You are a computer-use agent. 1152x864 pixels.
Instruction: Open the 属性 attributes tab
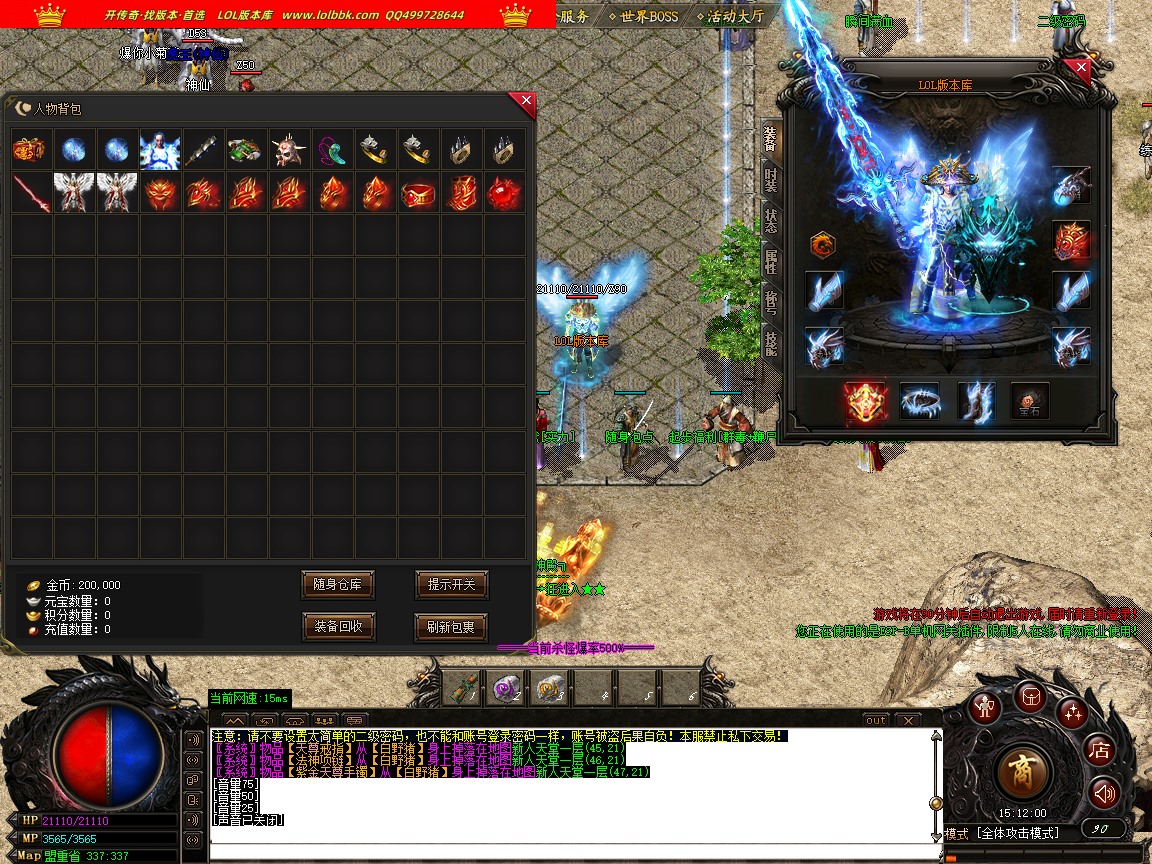(x=770, y=262)
